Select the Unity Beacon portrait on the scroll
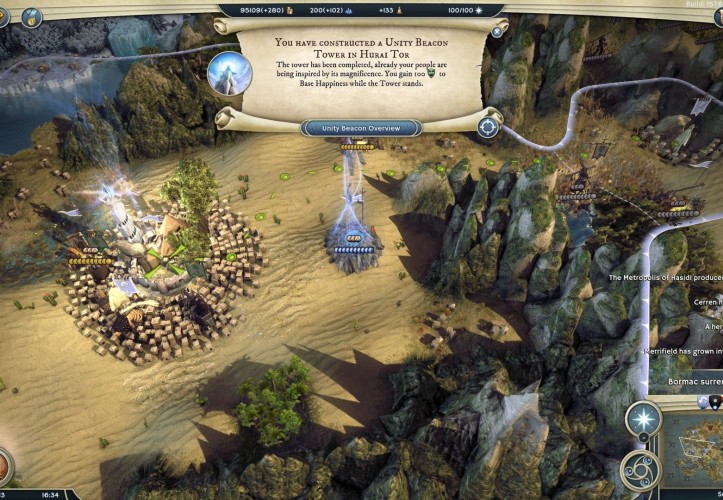Image resolution: width=723 pixels, height=500 pixels. (x=229, y=73)
